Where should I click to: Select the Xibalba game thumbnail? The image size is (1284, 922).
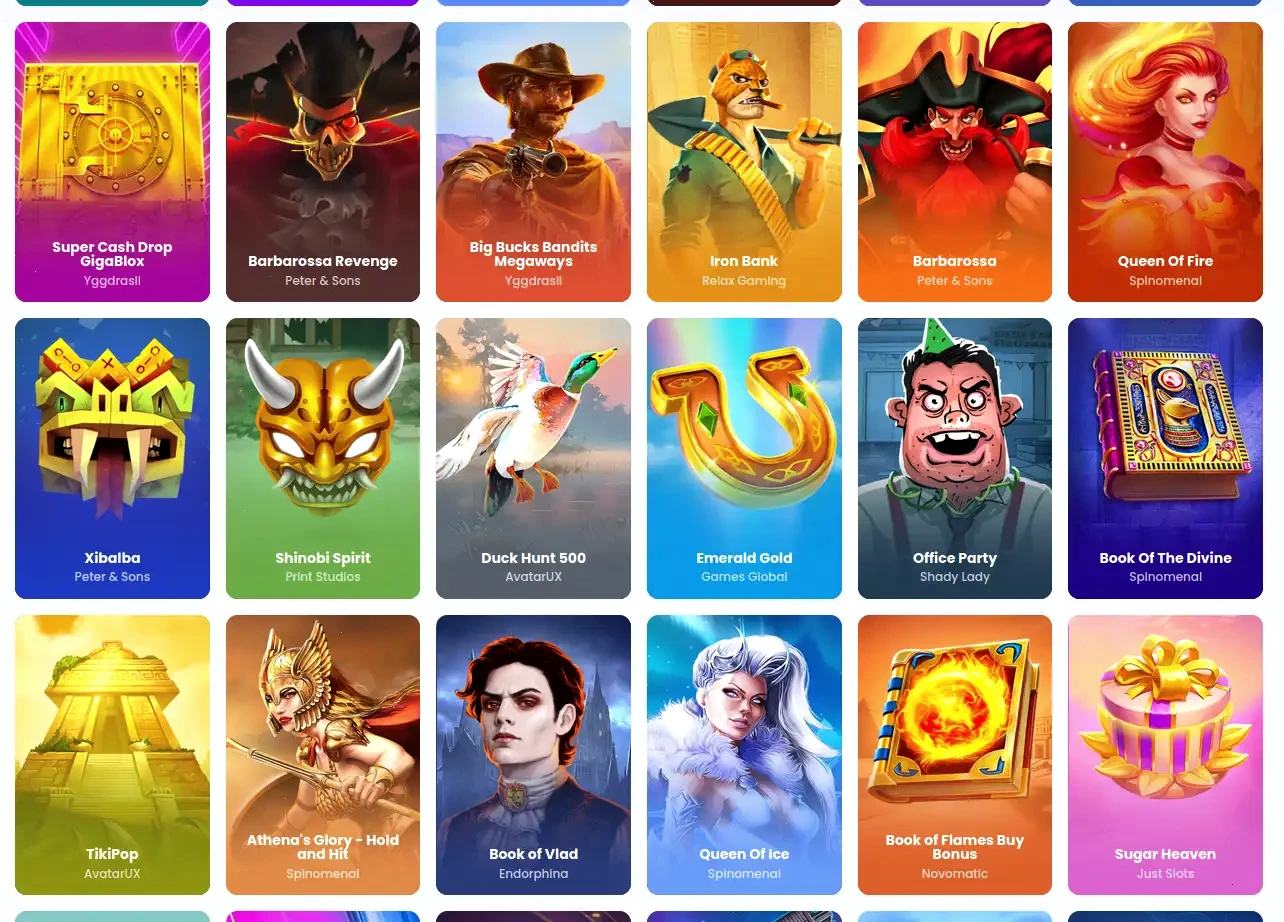coord(112,458)
